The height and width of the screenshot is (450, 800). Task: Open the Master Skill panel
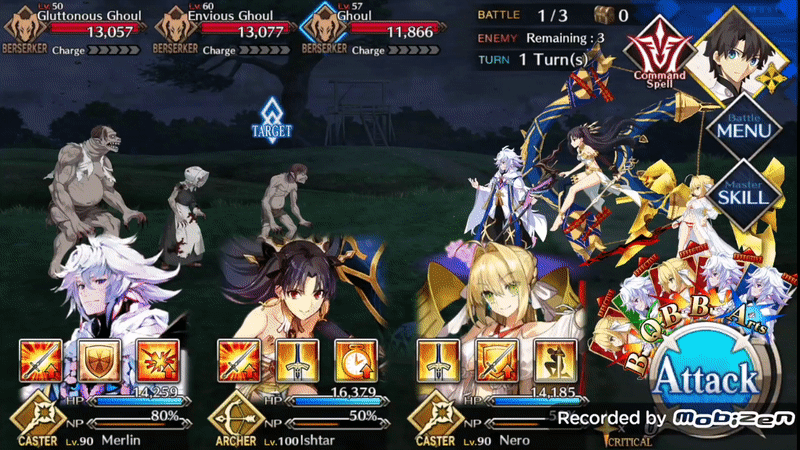(741, 192)
